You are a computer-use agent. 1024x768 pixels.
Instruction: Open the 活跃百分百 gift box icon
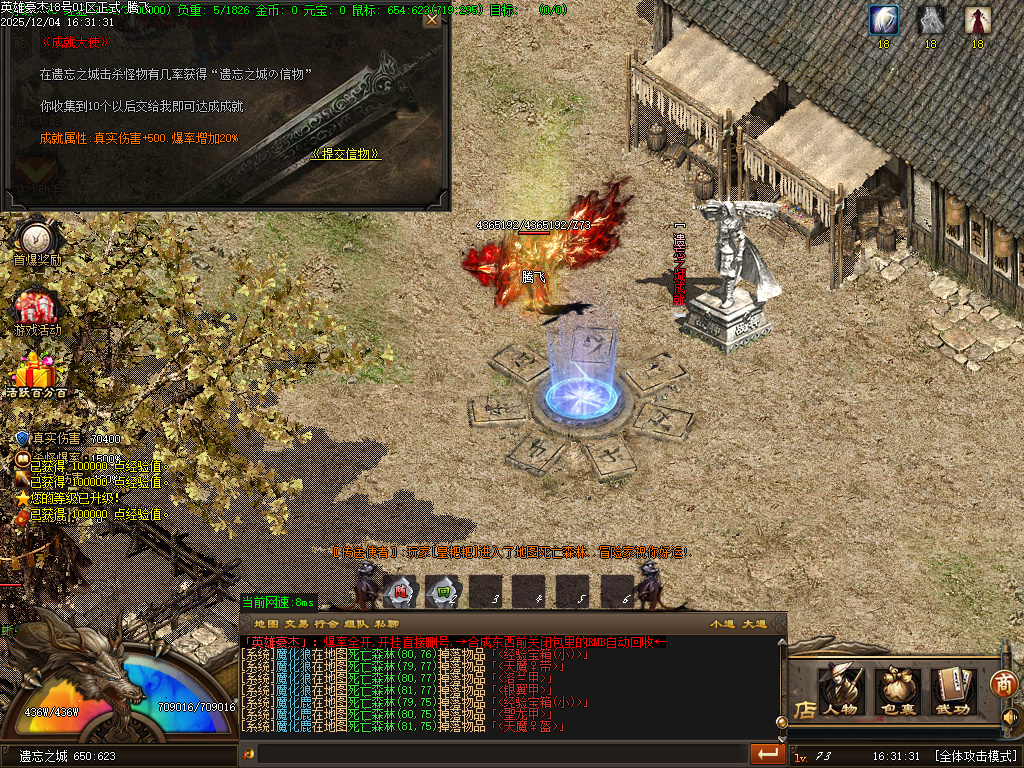(x=36, y=373)
